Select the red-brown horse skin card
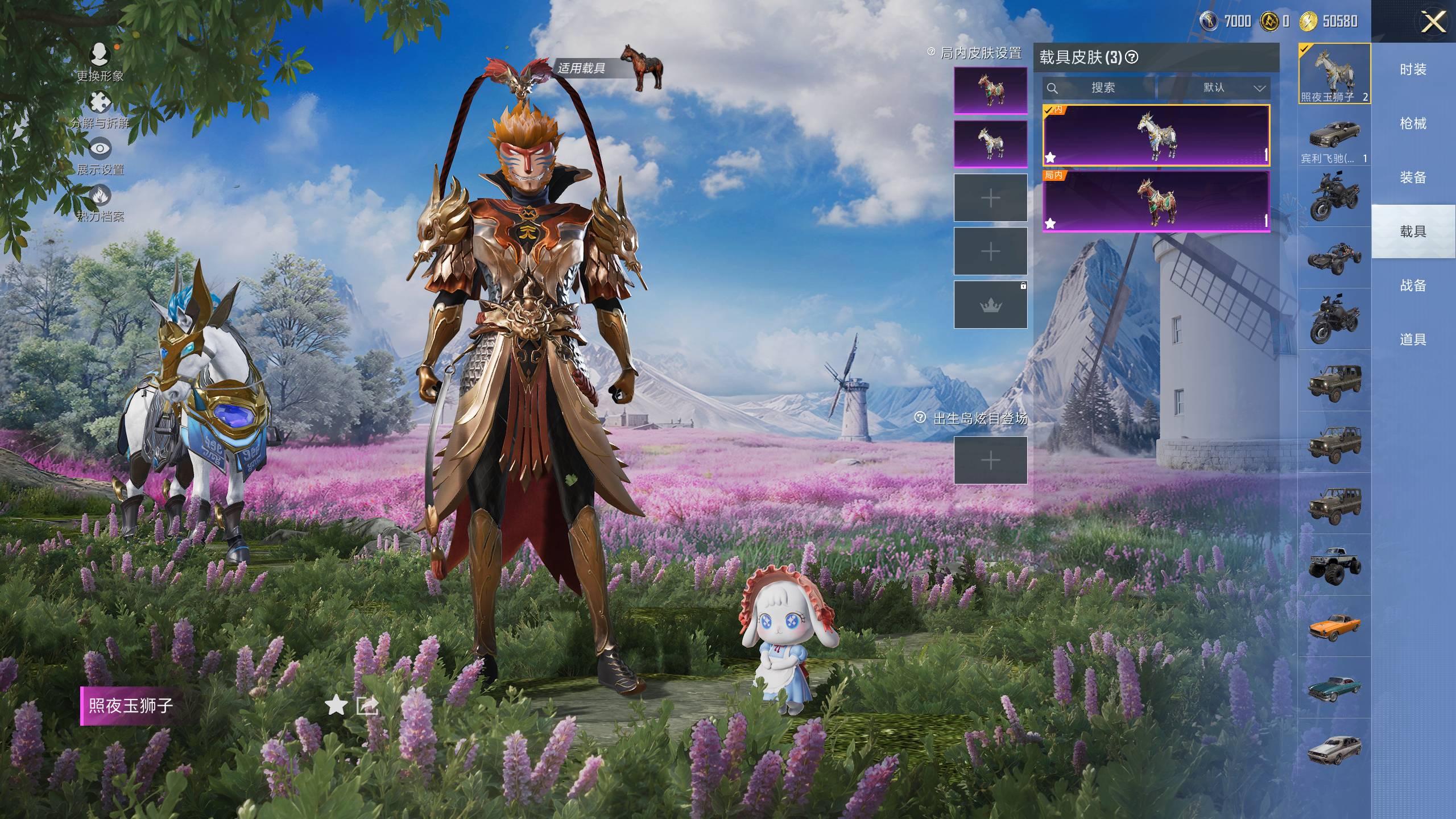The width and height of the screenshot is (1456, 819). click(1156, 202)
